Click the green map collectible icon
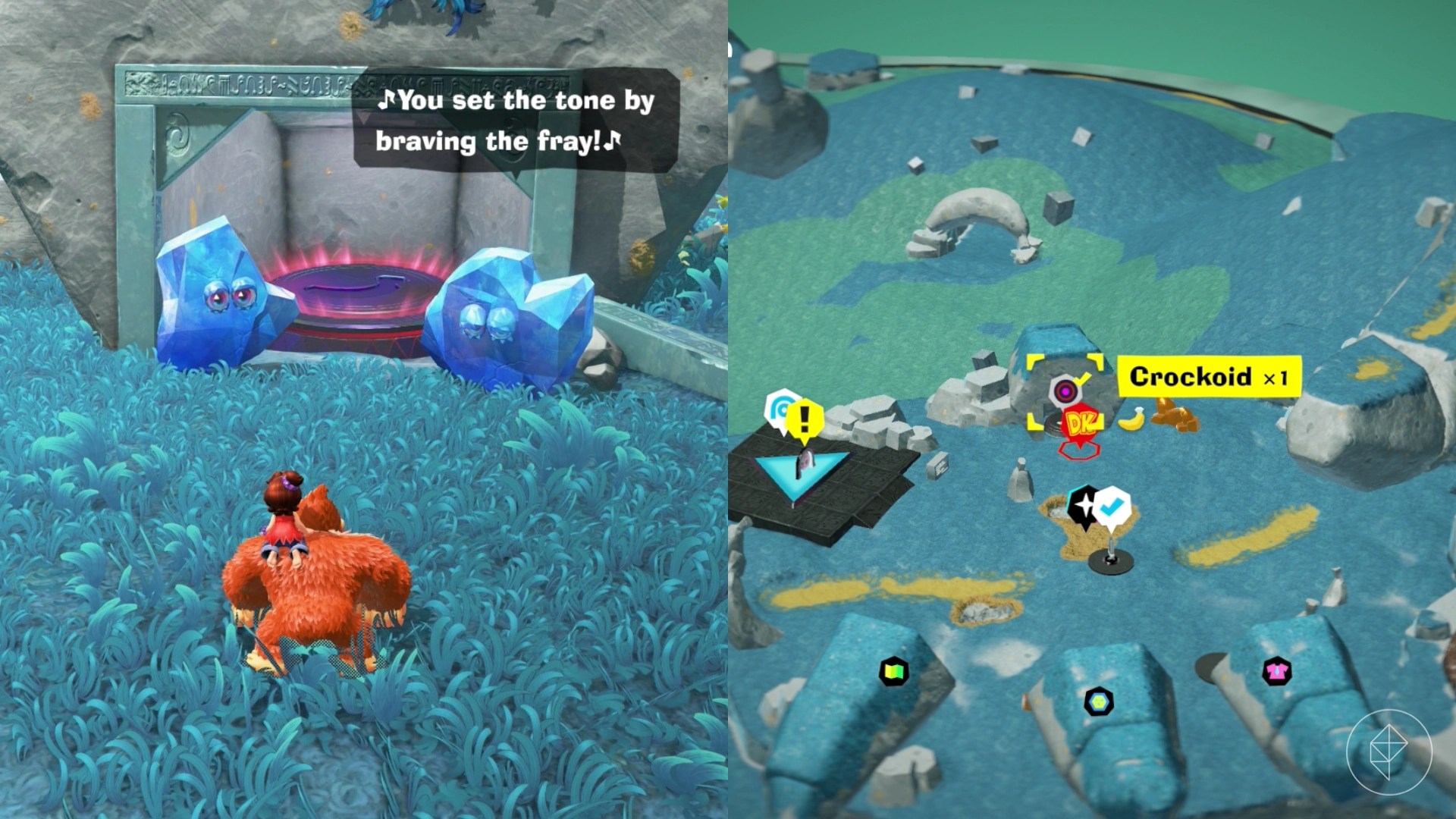Screen dimensions: 1456x819 (896, 672)
